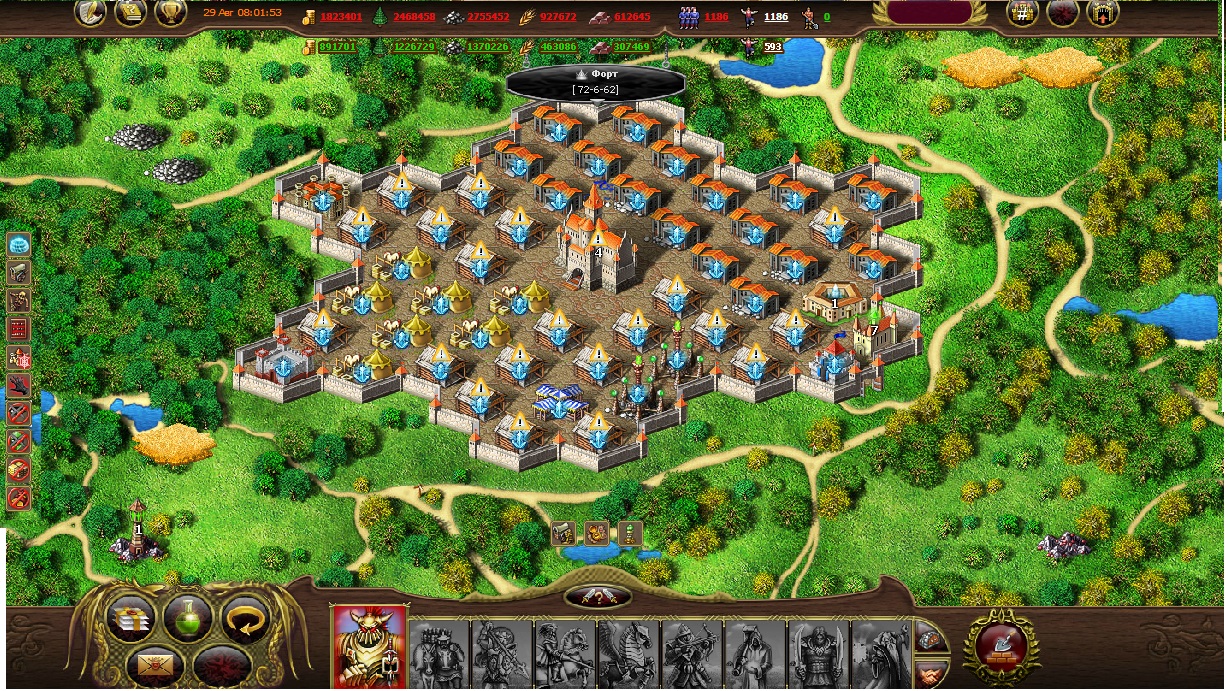Image resolution: width=1226 pixels, height=691 pixels.
Task: Activate the round trowel and bricks build button
Action: point(996,645)
